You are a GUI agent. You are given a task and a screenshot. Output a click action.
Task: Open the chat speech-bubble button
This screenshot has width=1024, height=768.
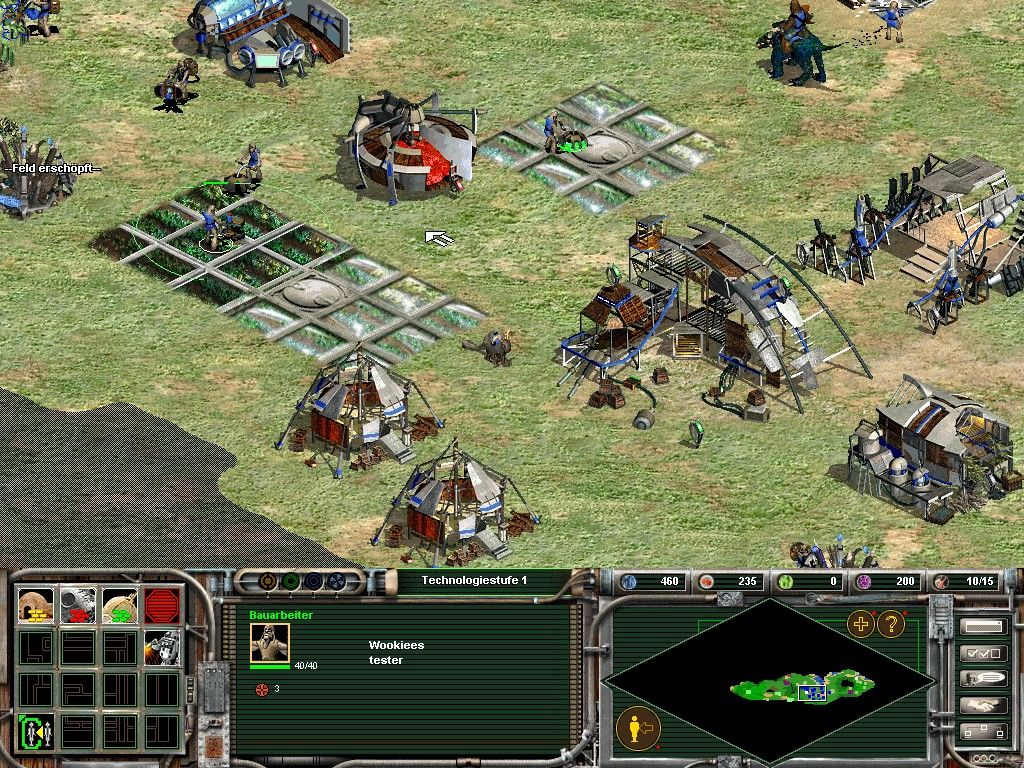(982, 679)
